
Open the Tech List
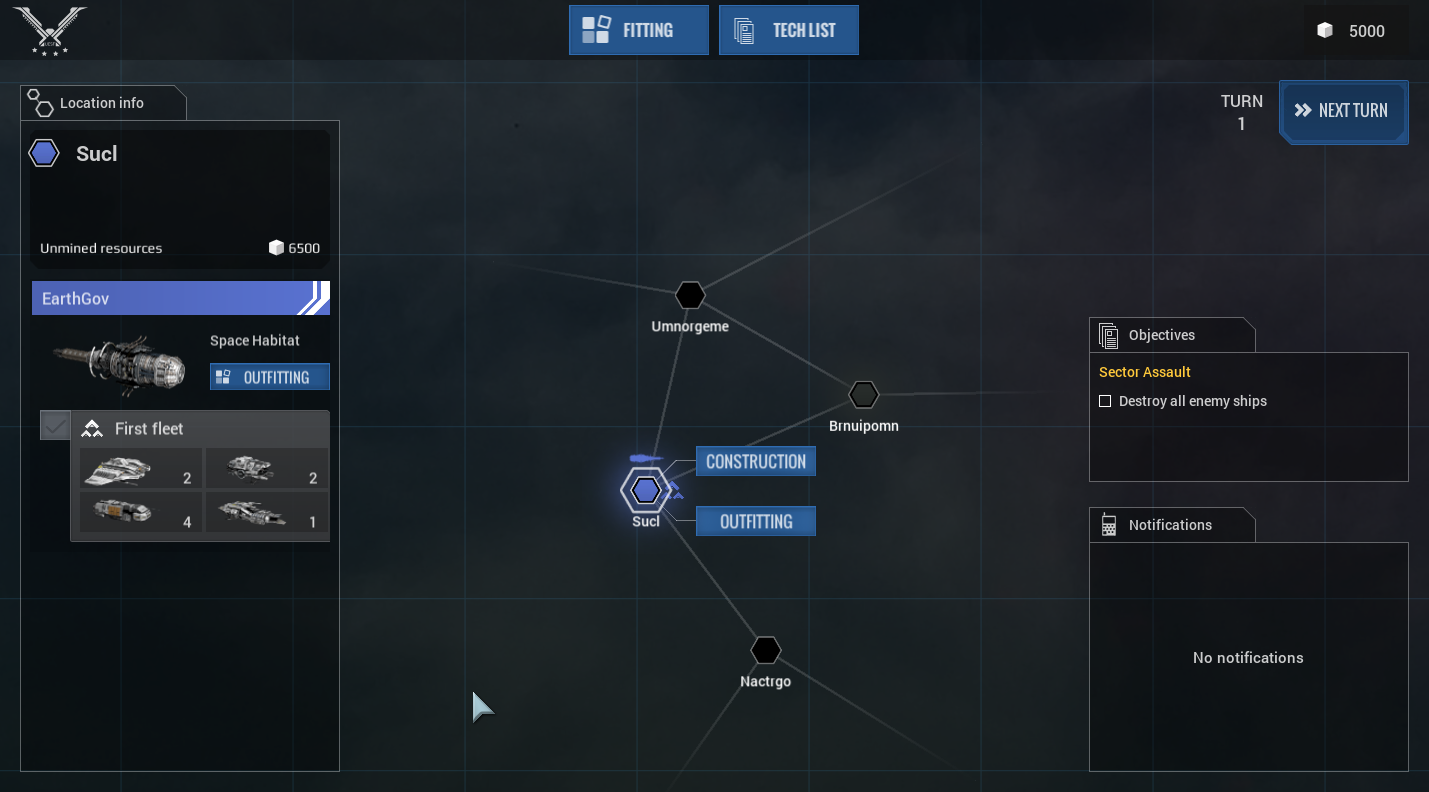788,30
